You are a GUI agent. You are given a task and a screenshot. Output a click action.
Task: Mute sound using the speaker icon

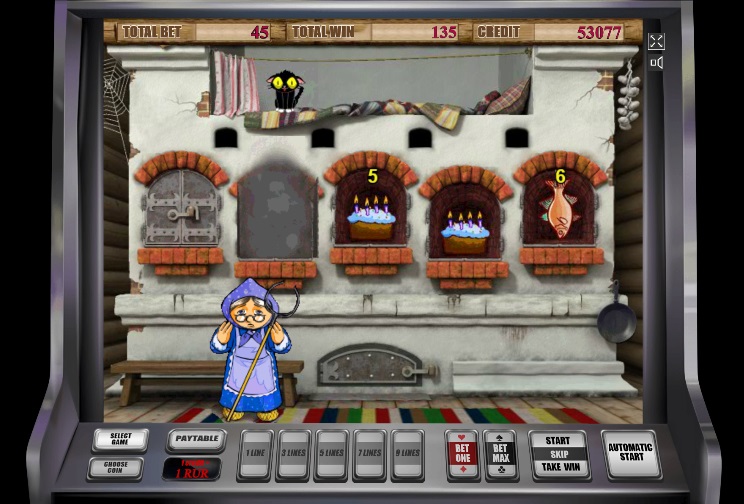pos(656,63)
